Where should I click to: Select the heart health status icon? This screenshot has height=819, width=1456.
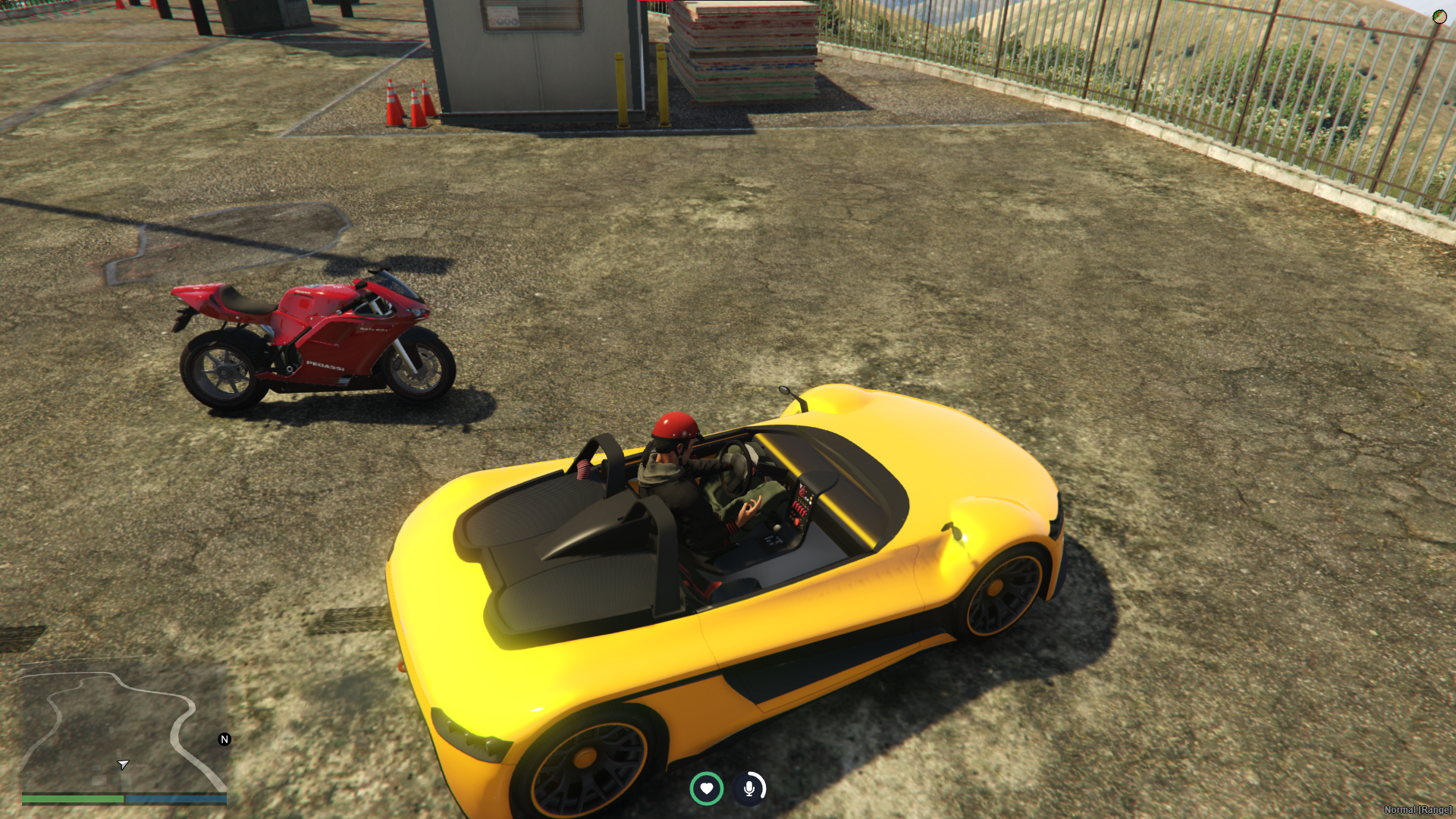click(x=706, y=789)
